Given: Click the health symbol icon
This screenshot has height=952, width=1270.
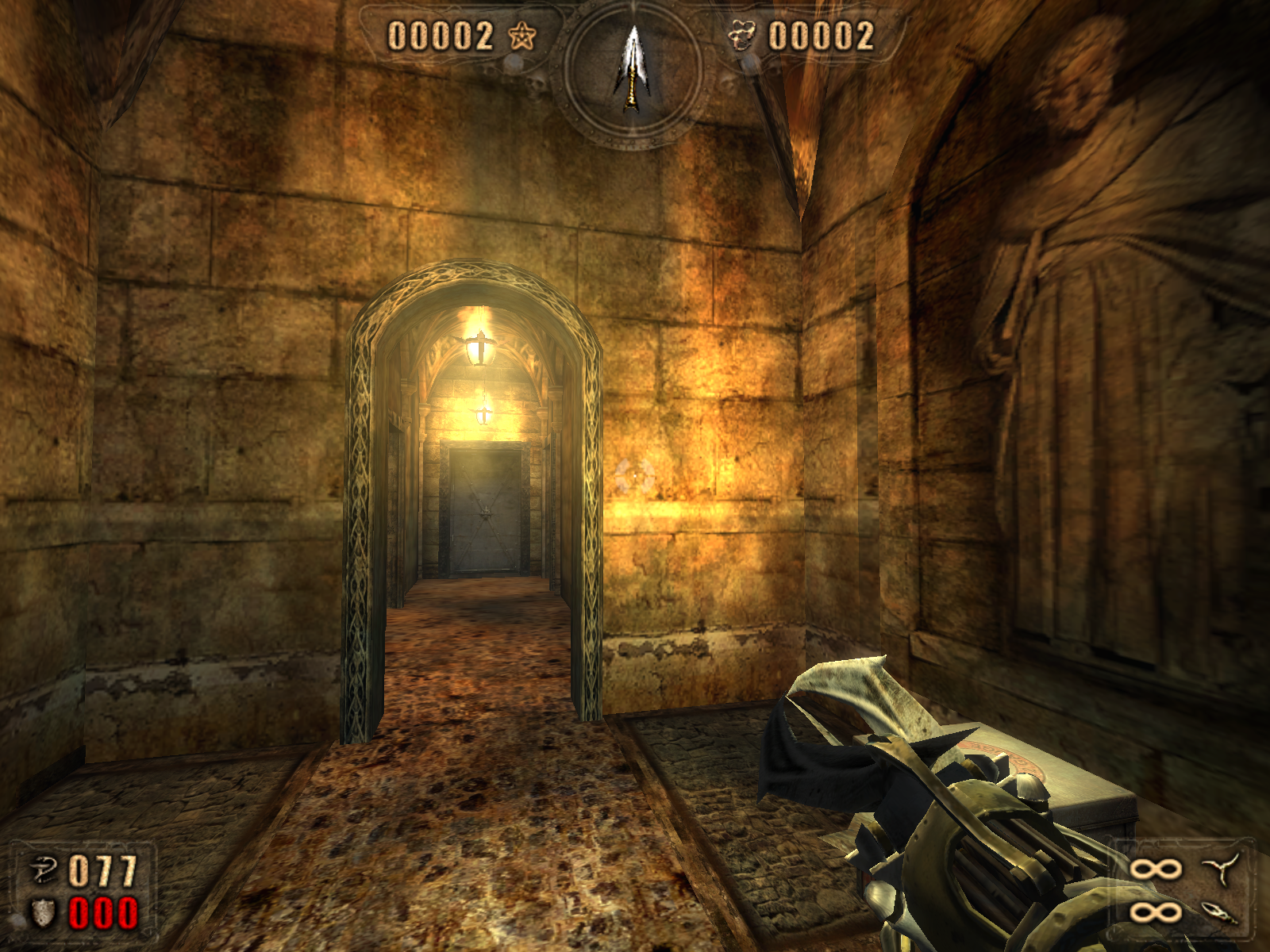Looking at the screenshot, I should (44, 870).
